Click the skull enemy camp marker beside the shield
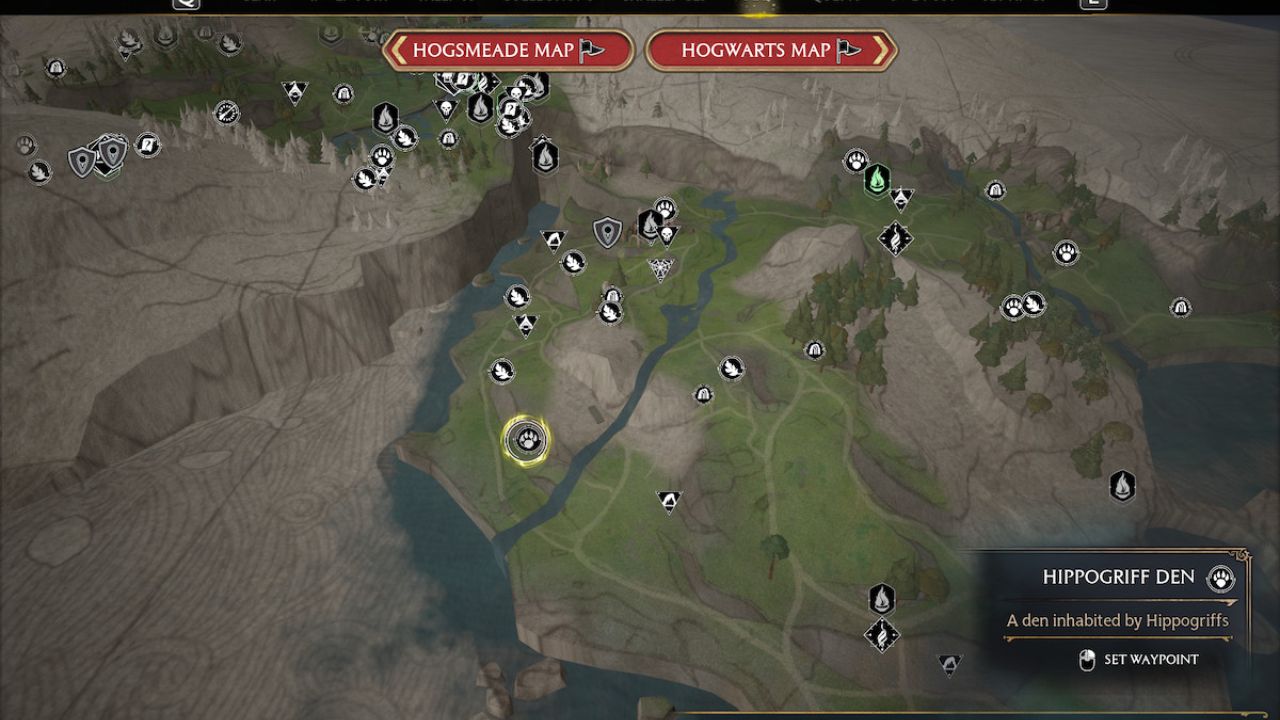The image size is (1280, 720). coord(666,231)
